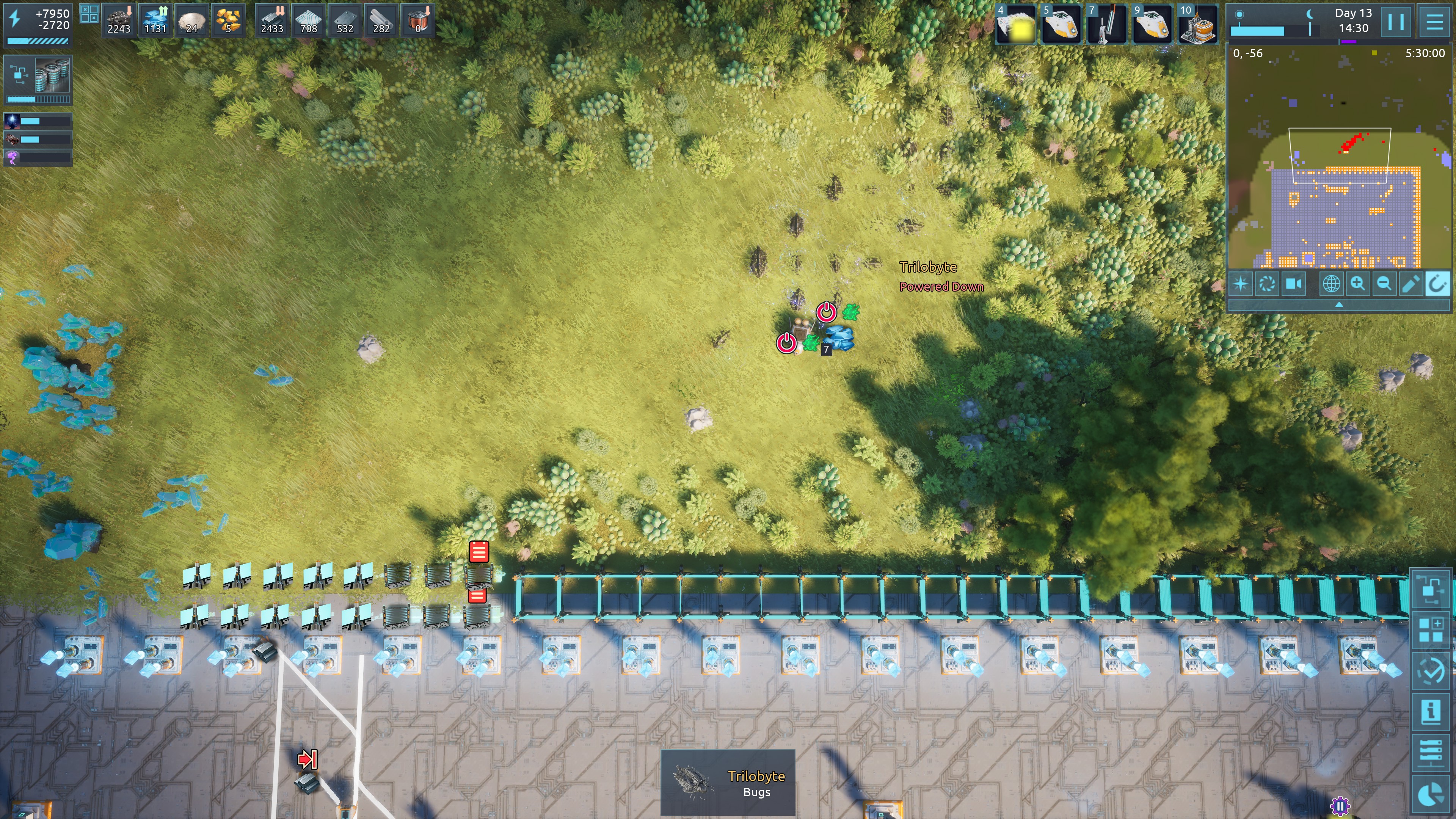Toggle the highlighted magnet button
1456x819 pixels.
1437,283
